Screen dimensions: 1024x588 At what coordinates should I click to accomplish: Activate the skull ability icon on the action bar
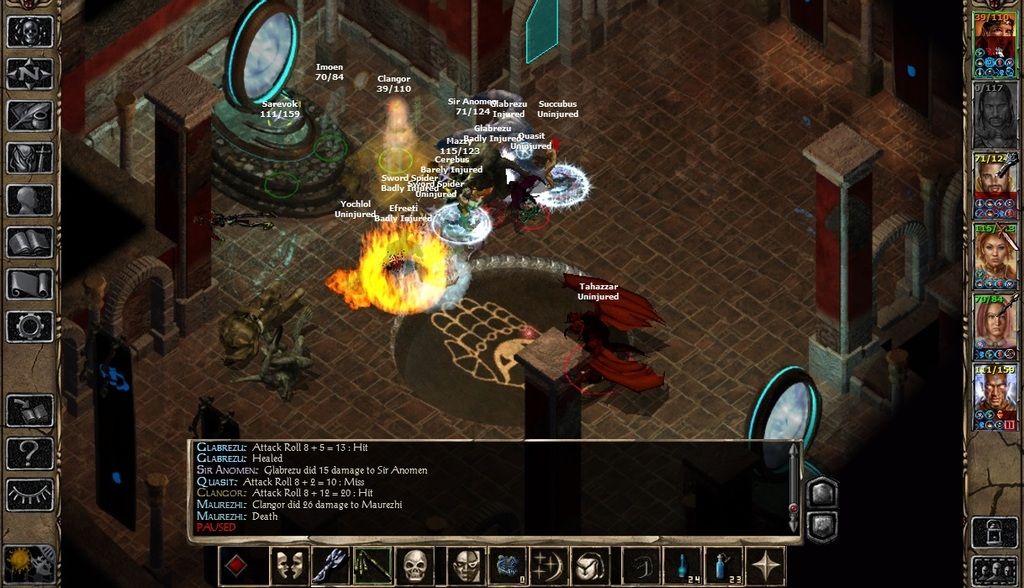coord(416,566)
